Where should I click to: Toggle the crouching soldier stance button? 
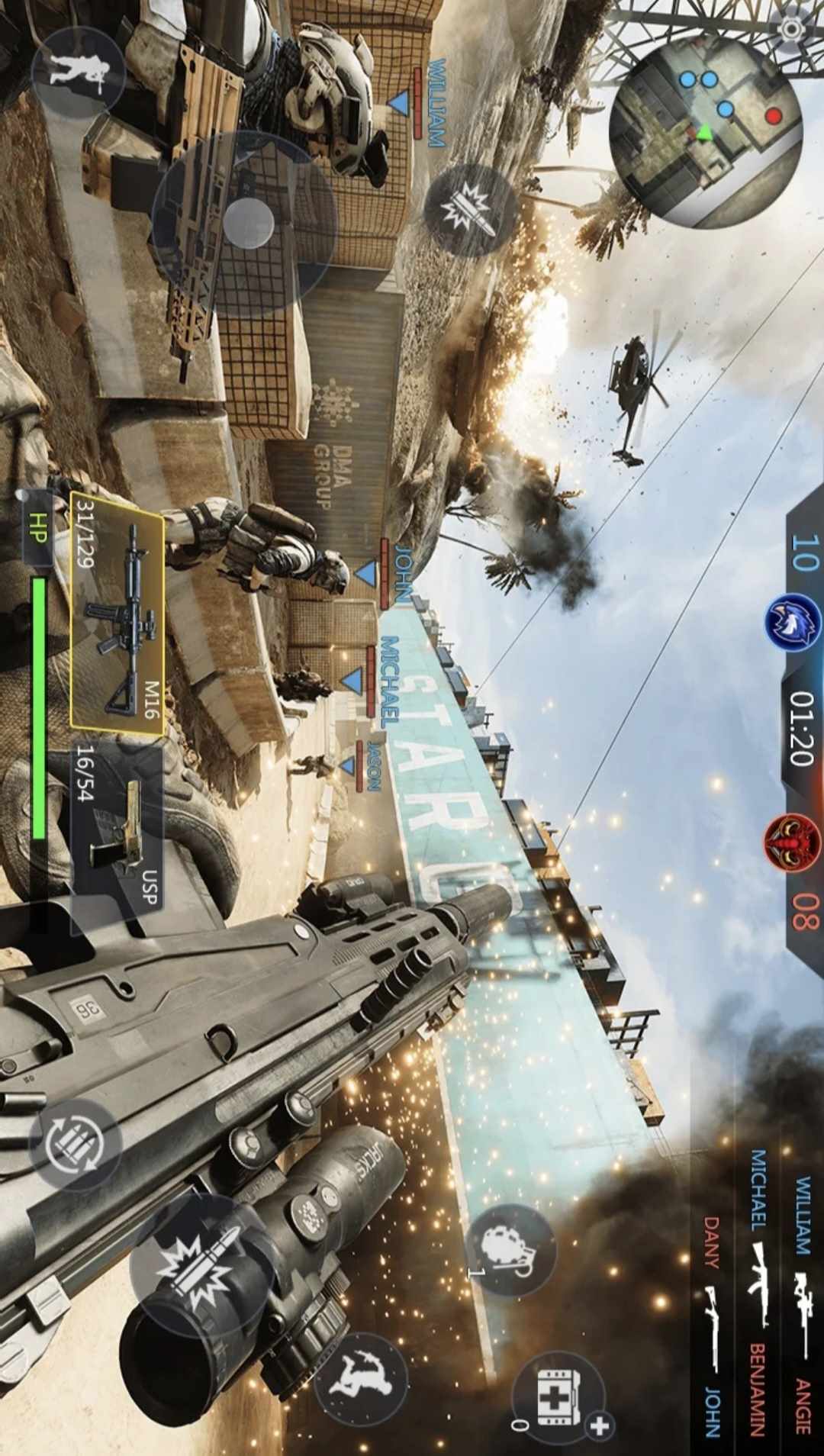[x=79, y=72]
